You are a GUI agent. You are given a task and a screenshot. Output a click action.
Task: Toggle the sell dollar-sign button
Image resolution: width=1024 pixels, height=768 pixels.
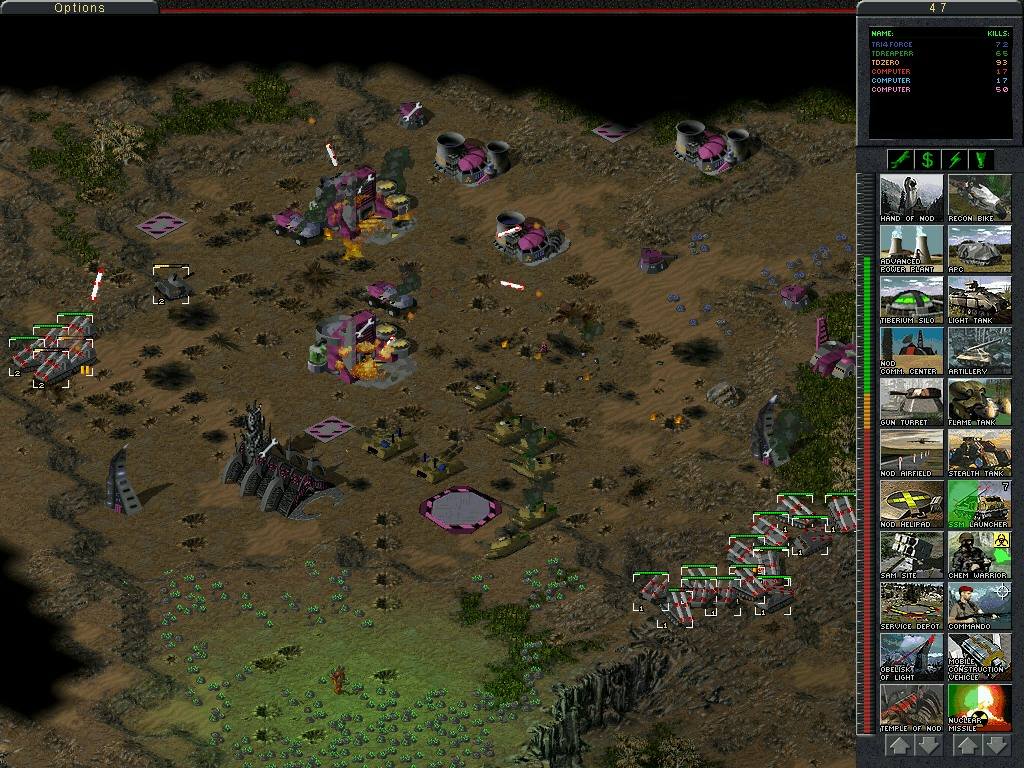click(927, 160)
